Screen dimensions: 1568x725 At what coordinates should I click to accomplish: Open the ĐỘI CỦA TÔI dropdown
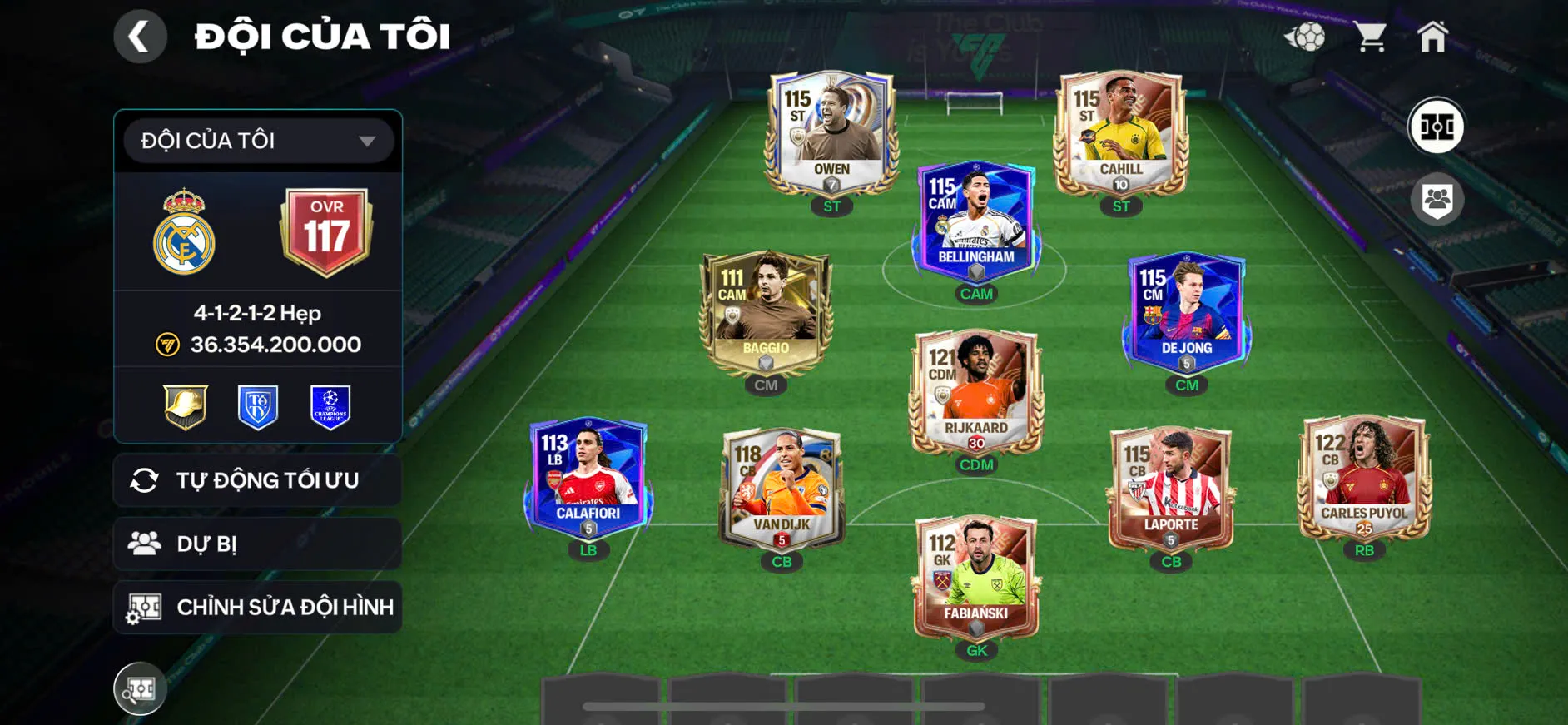click(258, 141)
